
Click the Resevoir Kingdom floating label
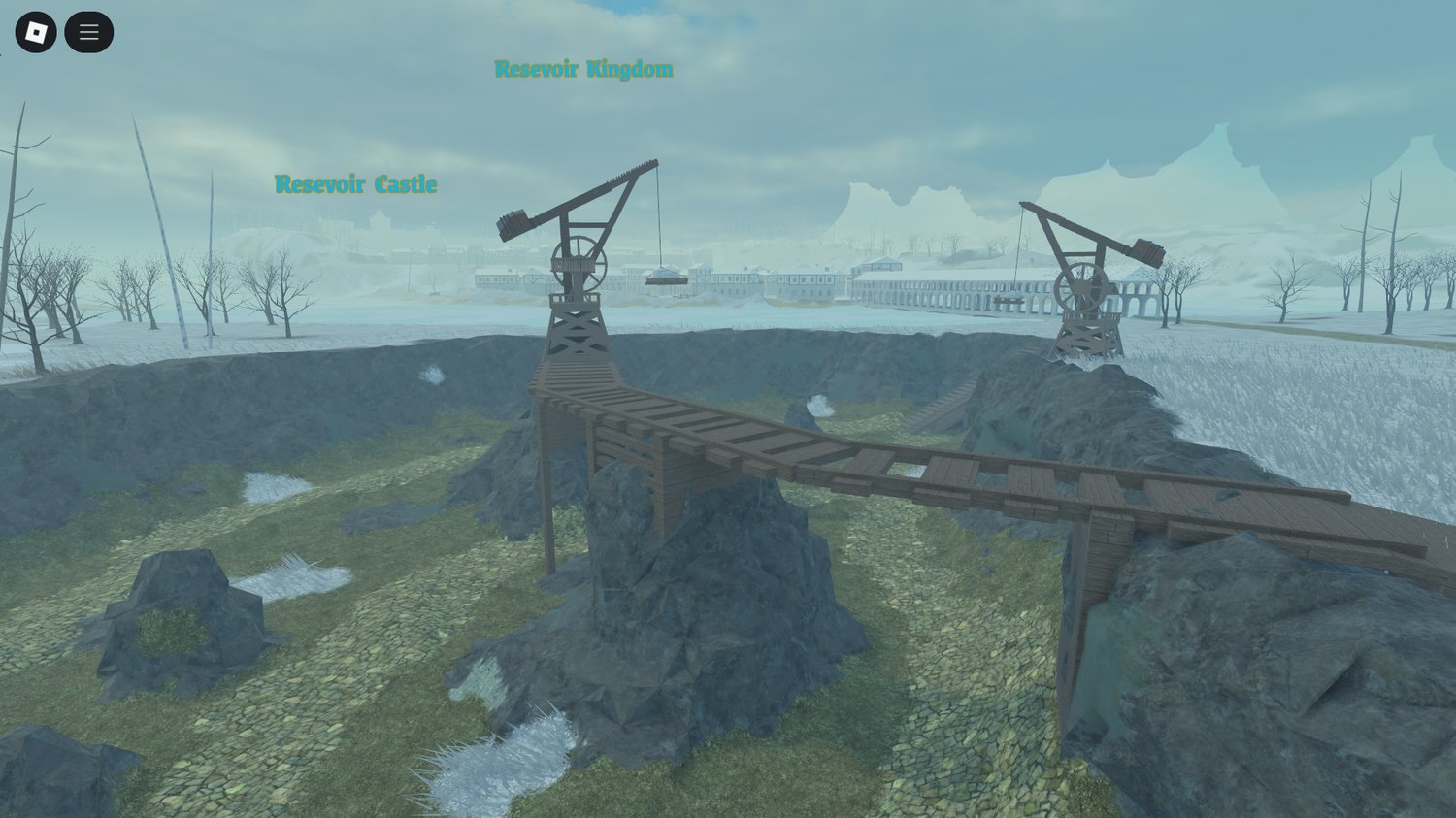[582, 69]
